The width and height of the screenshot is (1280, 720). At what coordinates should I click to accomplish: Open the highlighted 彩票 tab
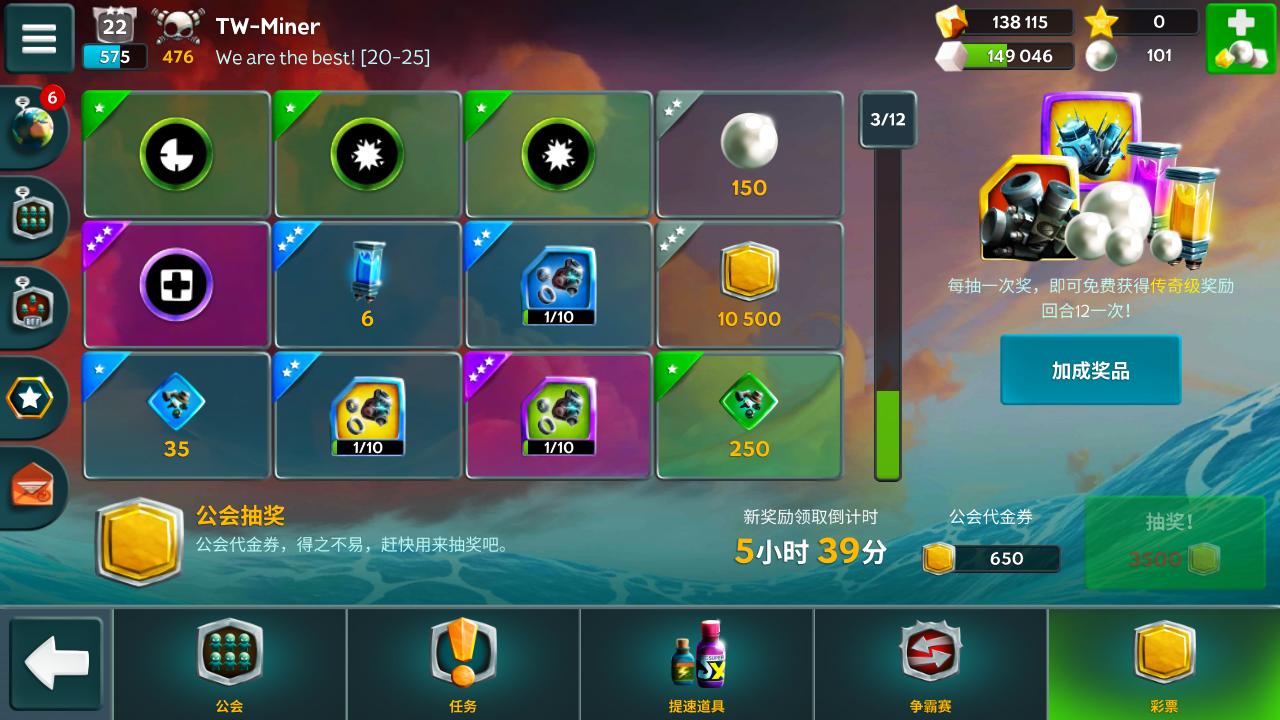(x=1162, y=663)
